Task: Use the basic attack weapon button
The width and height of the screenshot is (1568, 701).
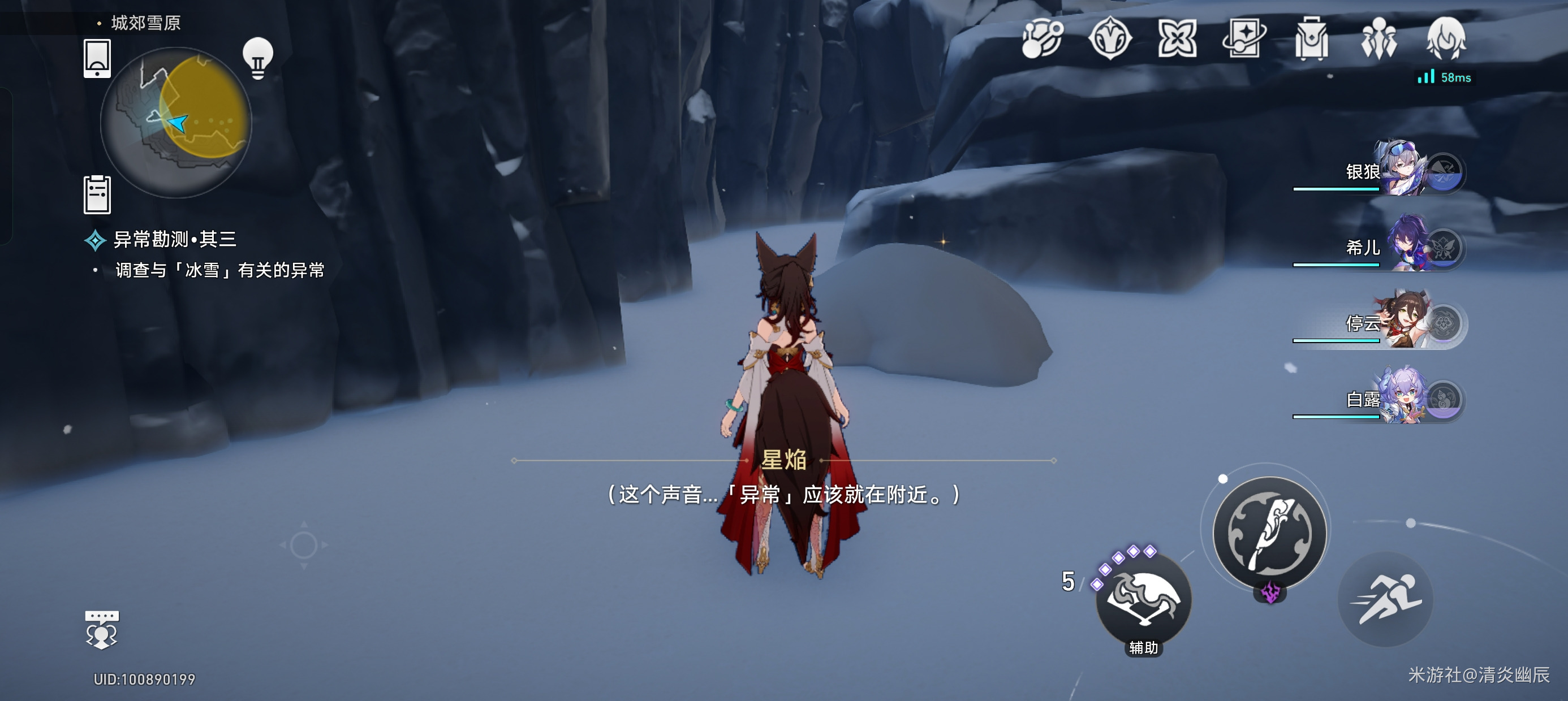Action: [x=1269, y=534]
